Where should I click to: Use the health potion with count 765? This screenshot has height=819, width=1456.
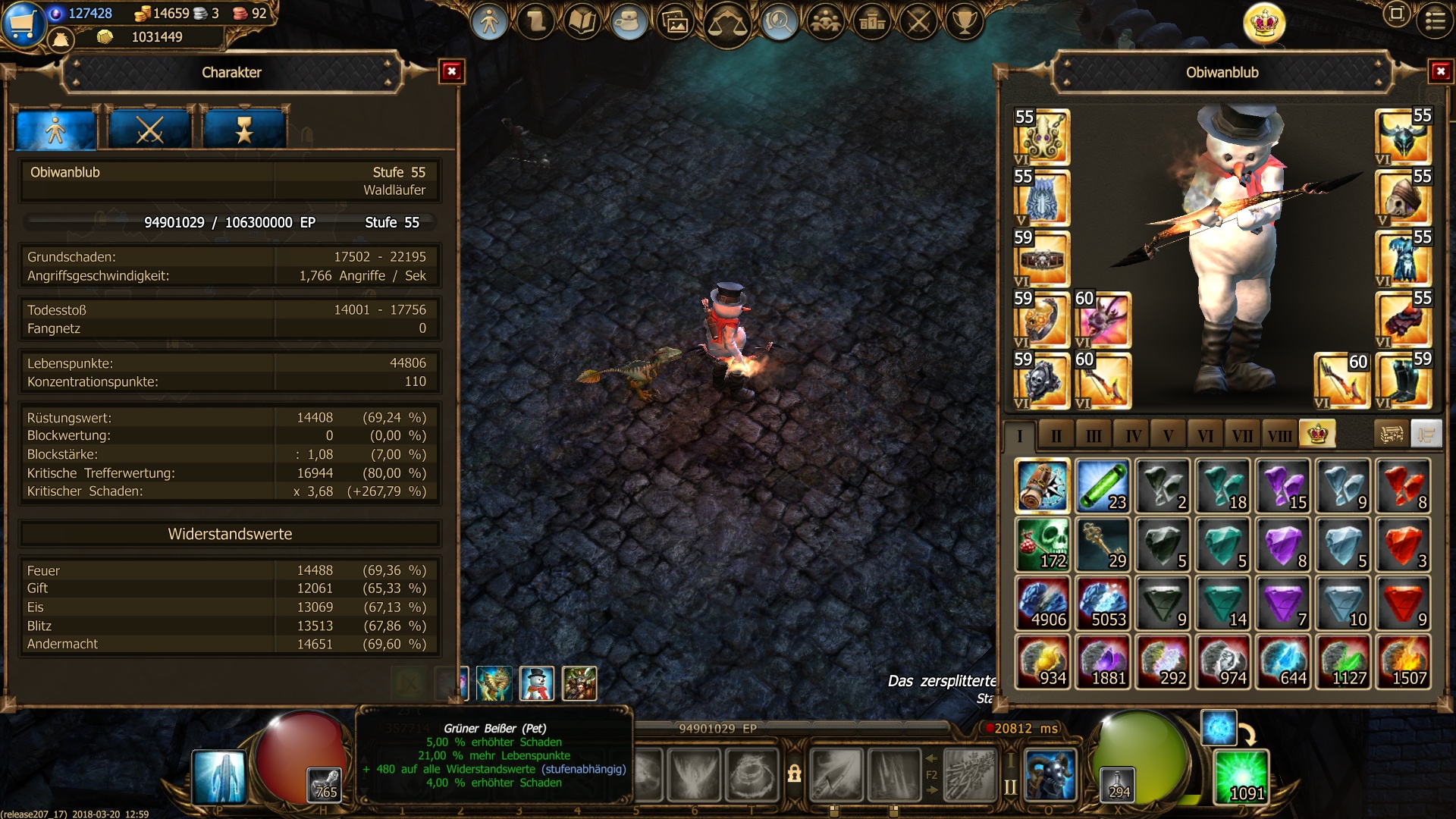[x=325, y=784]
